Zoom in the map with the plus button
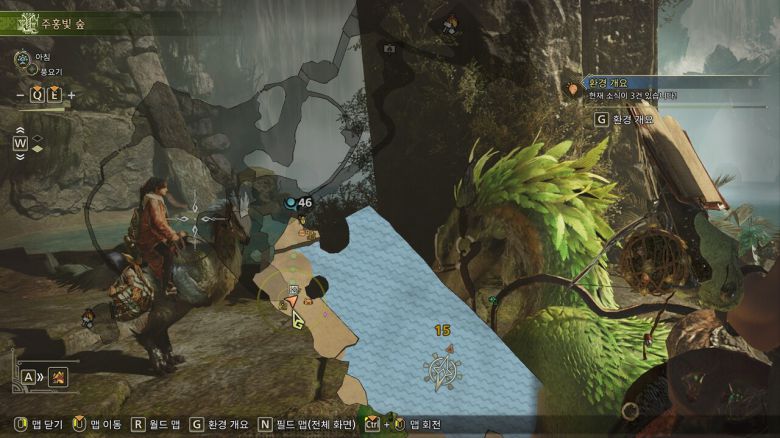 71,95
